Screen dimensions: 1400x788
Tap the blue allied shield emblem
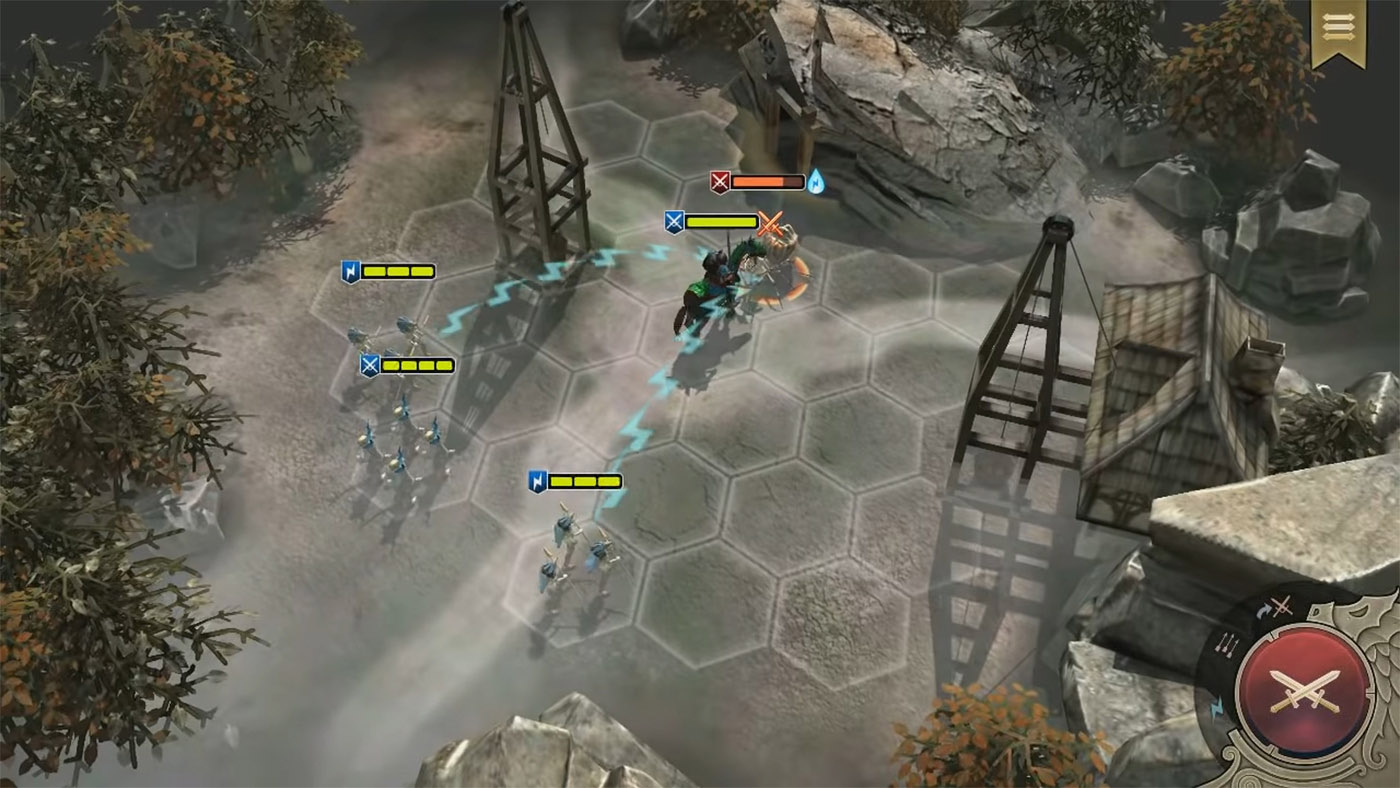coord(674,223)
